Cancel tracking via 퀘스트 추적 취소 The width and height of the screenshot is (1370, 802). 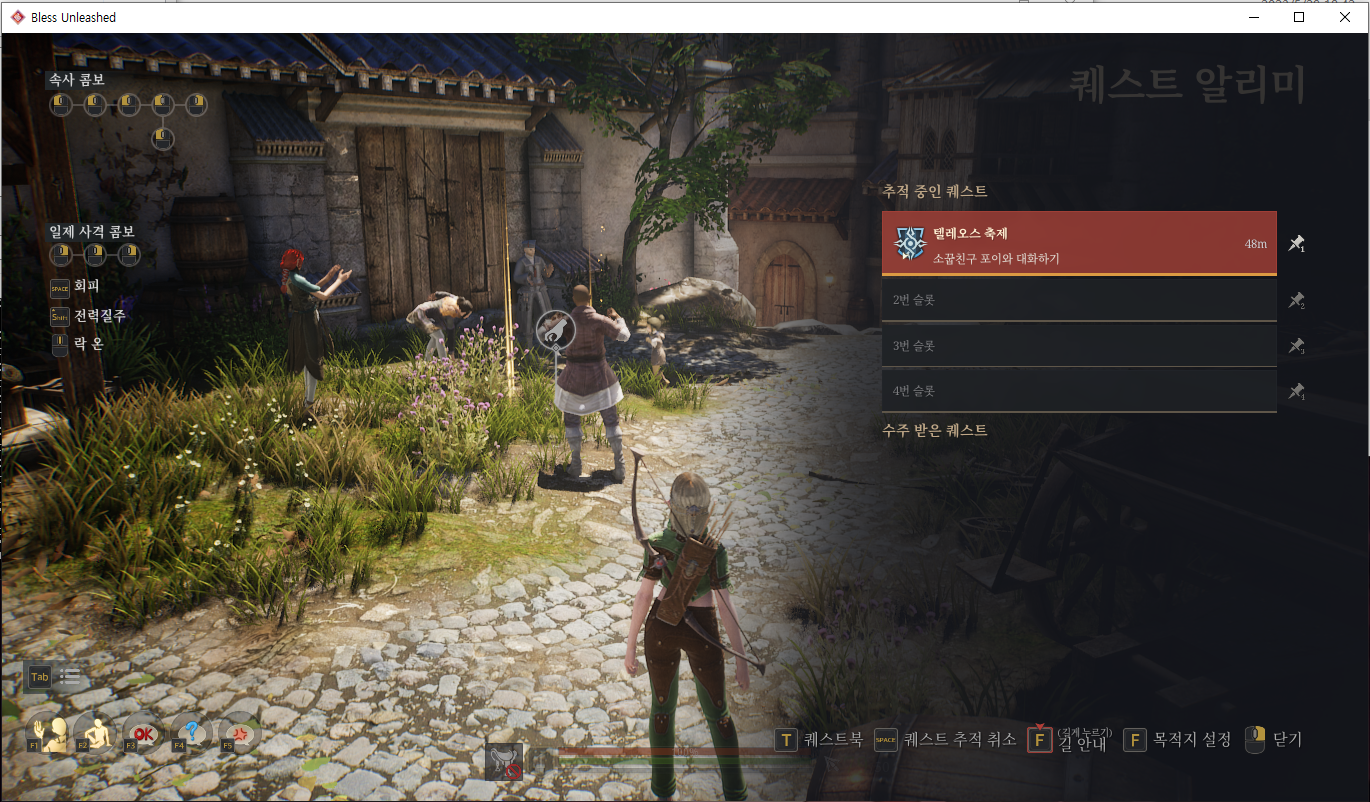point(946,740)
